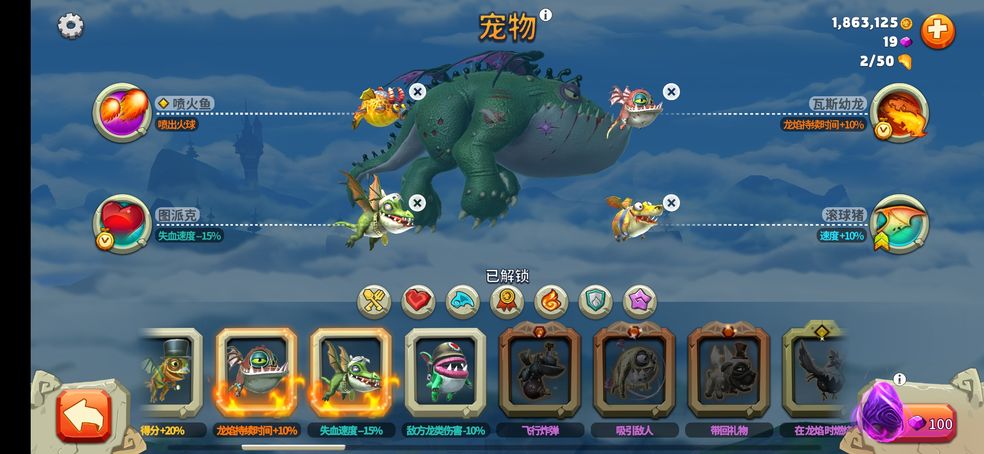Viewport: 984px width, 454px height.
Task: Remove the 图派克 pet from its slot
Action: (418, 203)
